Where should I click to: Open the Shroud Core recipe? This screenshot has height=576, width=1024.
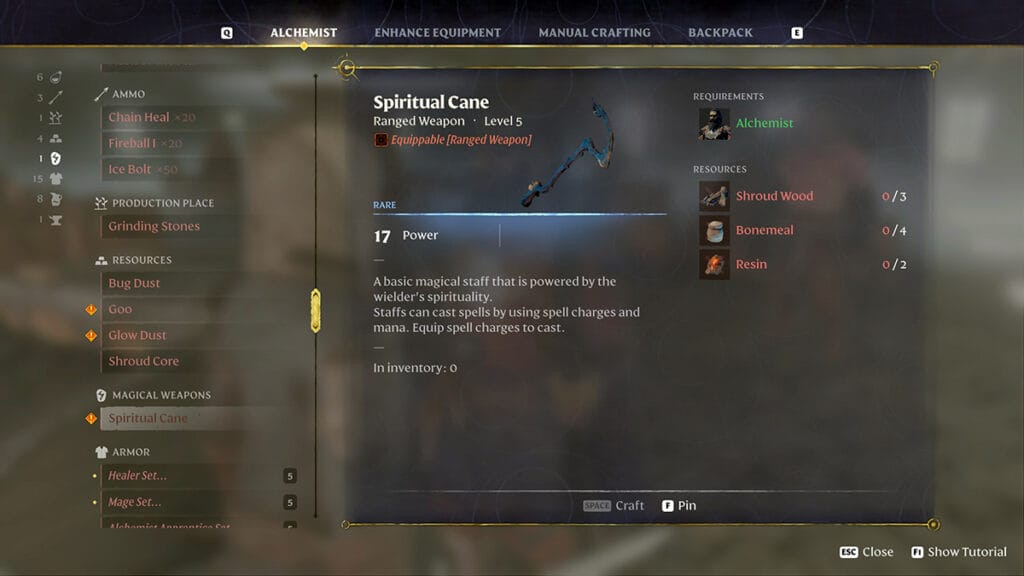(143, 361)
